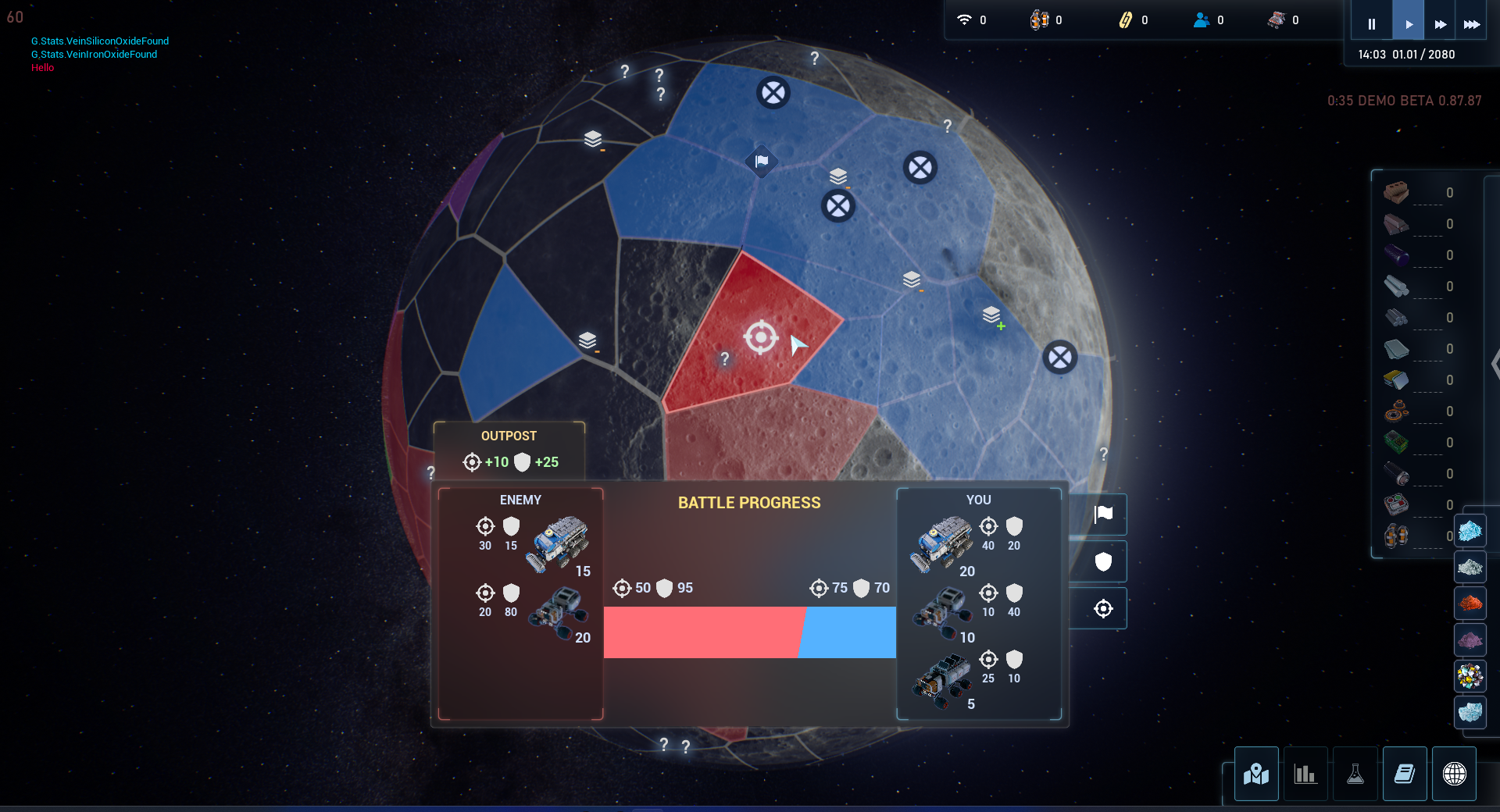Open the book journal button
Viewport: 1500px width, 812px height.
[1405, 774]
